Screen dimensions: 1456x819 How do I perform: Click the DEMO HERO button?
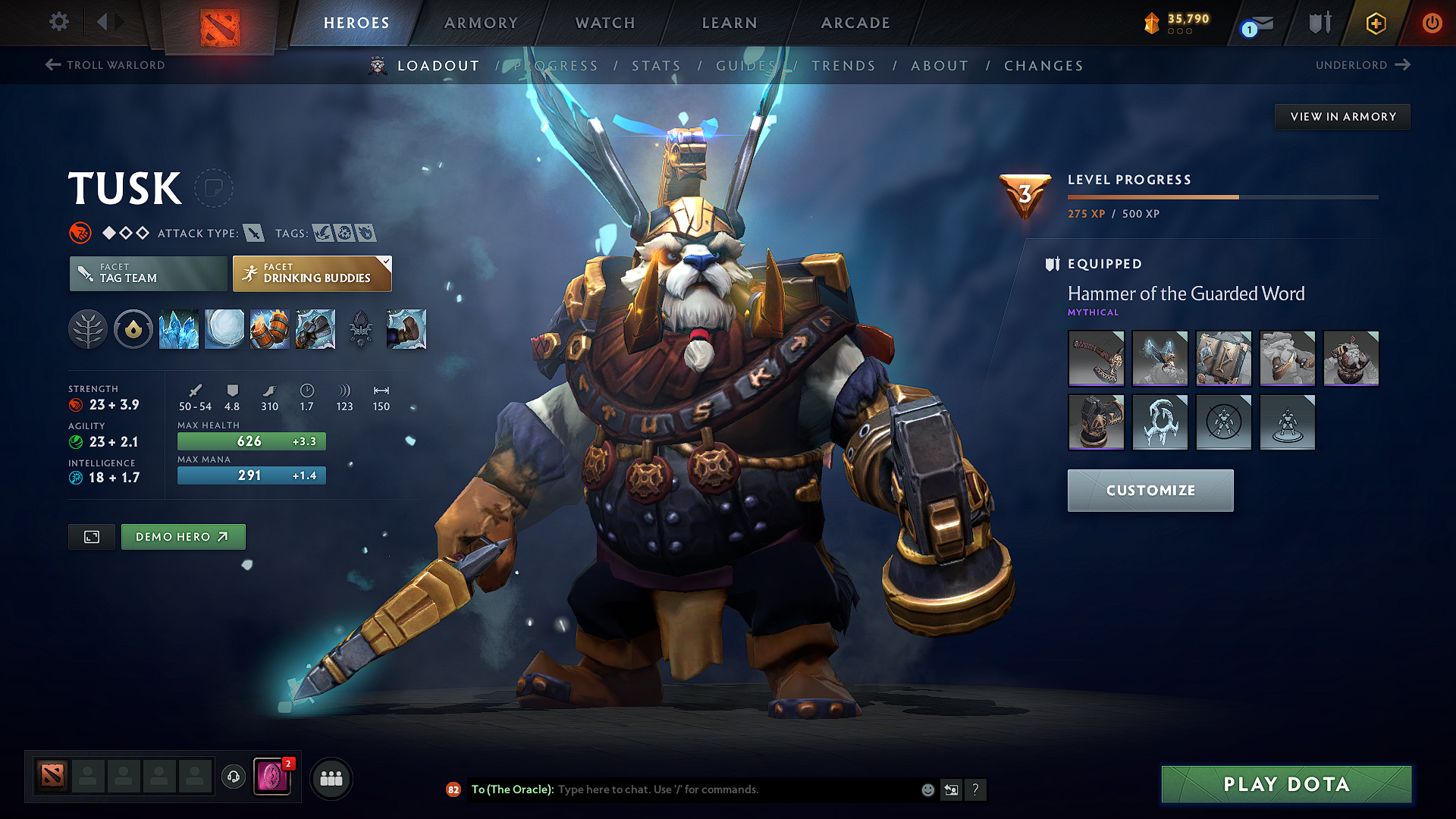tap(183, 536)
